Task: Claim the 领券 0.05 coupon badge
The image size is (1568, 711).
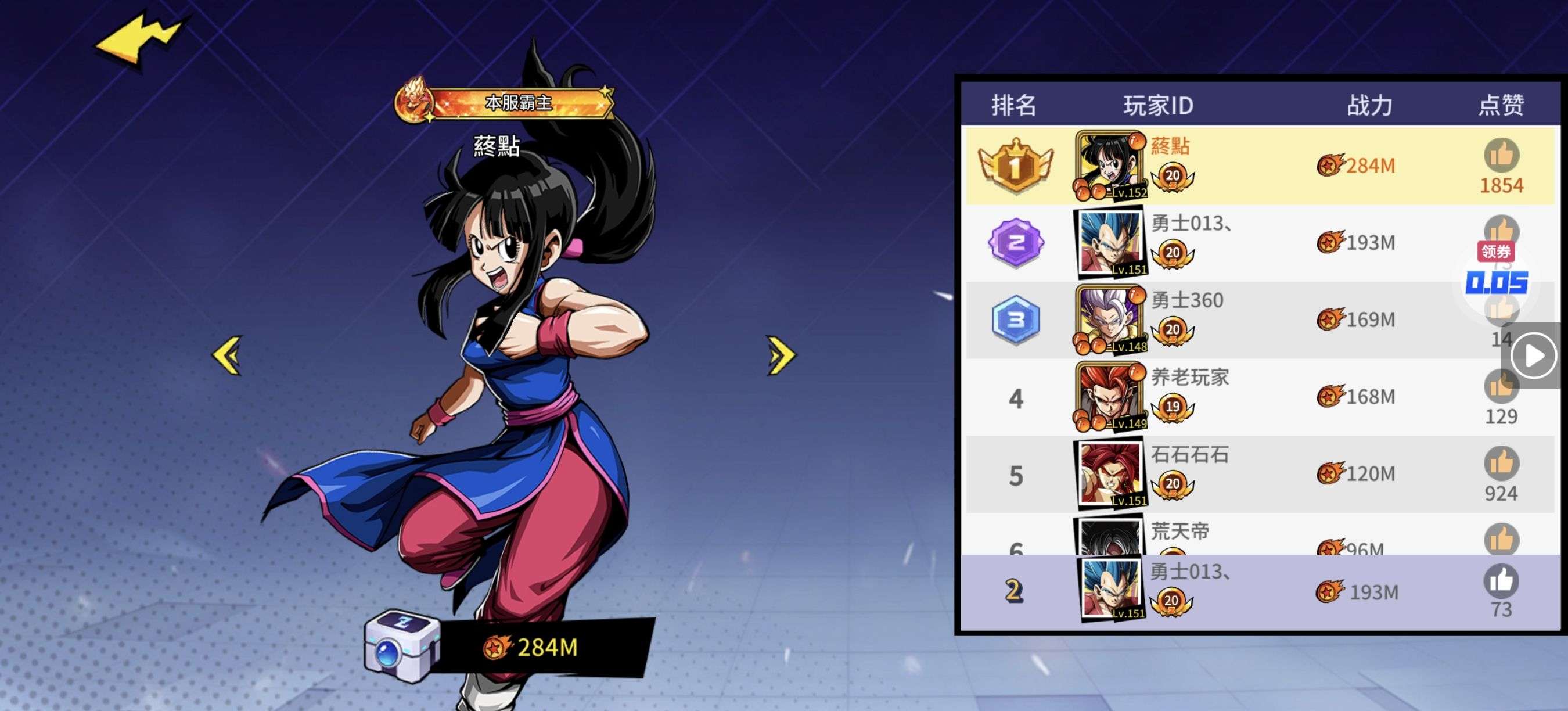Action: point(1496,271)
